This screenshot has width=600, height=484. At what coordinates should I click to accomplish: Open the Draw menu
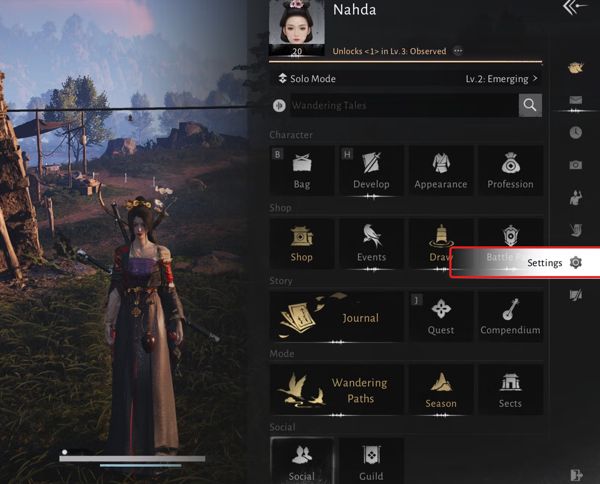[x=440, y=243]
